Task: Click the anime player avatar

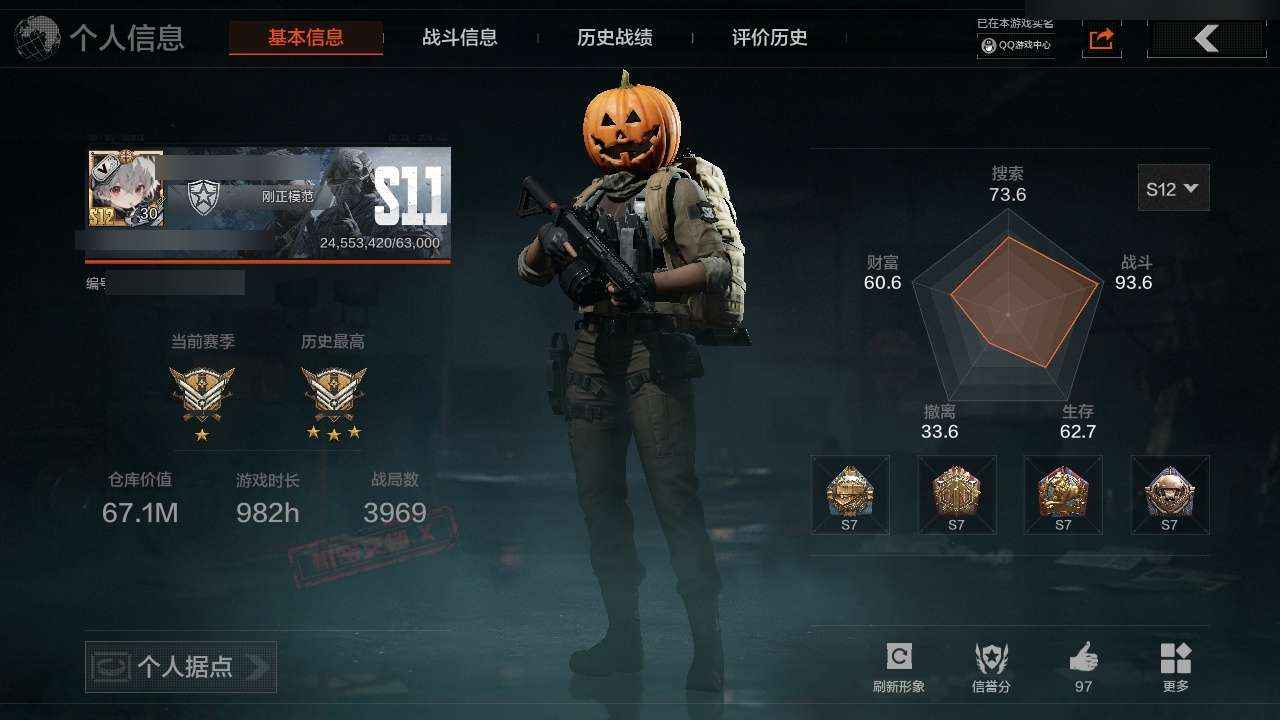Action: pyautogui.click(x=126, y=189)
